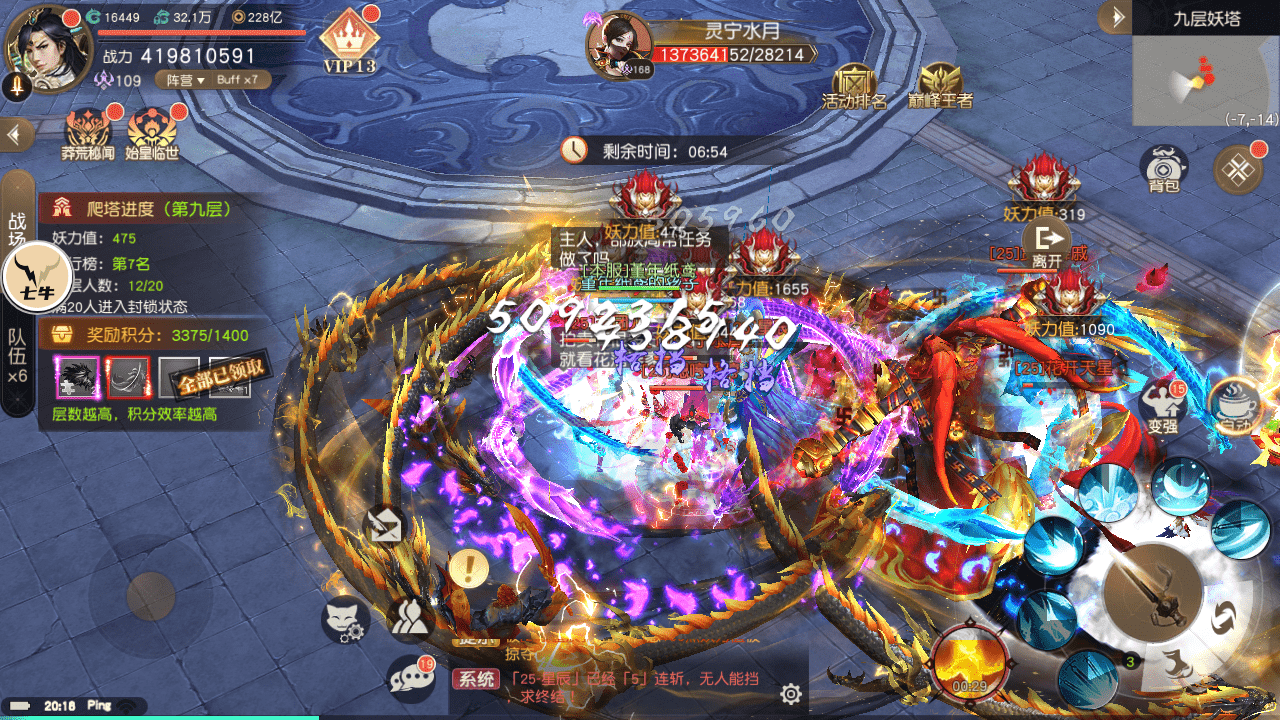Open the chat bubble messages
This screenshot has height=720, width=1280.
[411, 678]
